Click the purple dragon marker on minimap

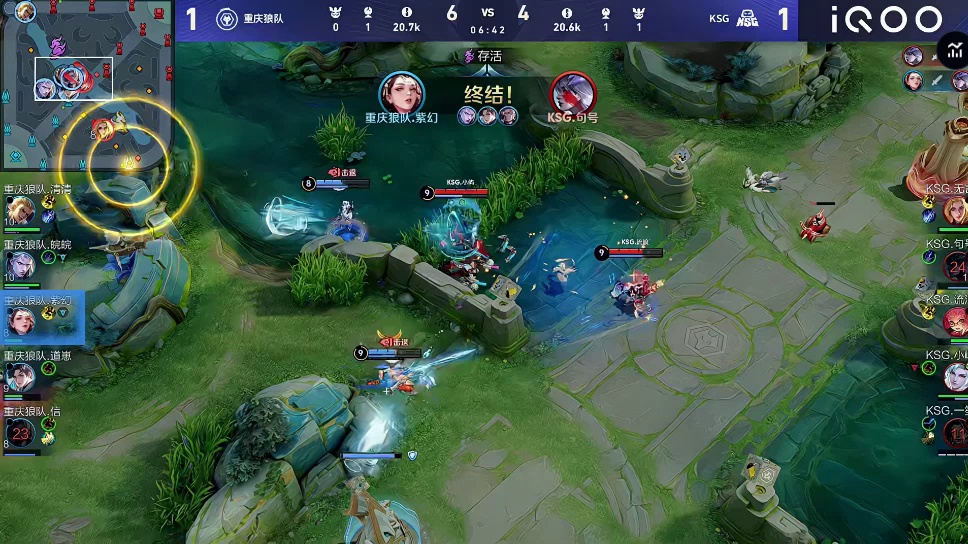57,46
